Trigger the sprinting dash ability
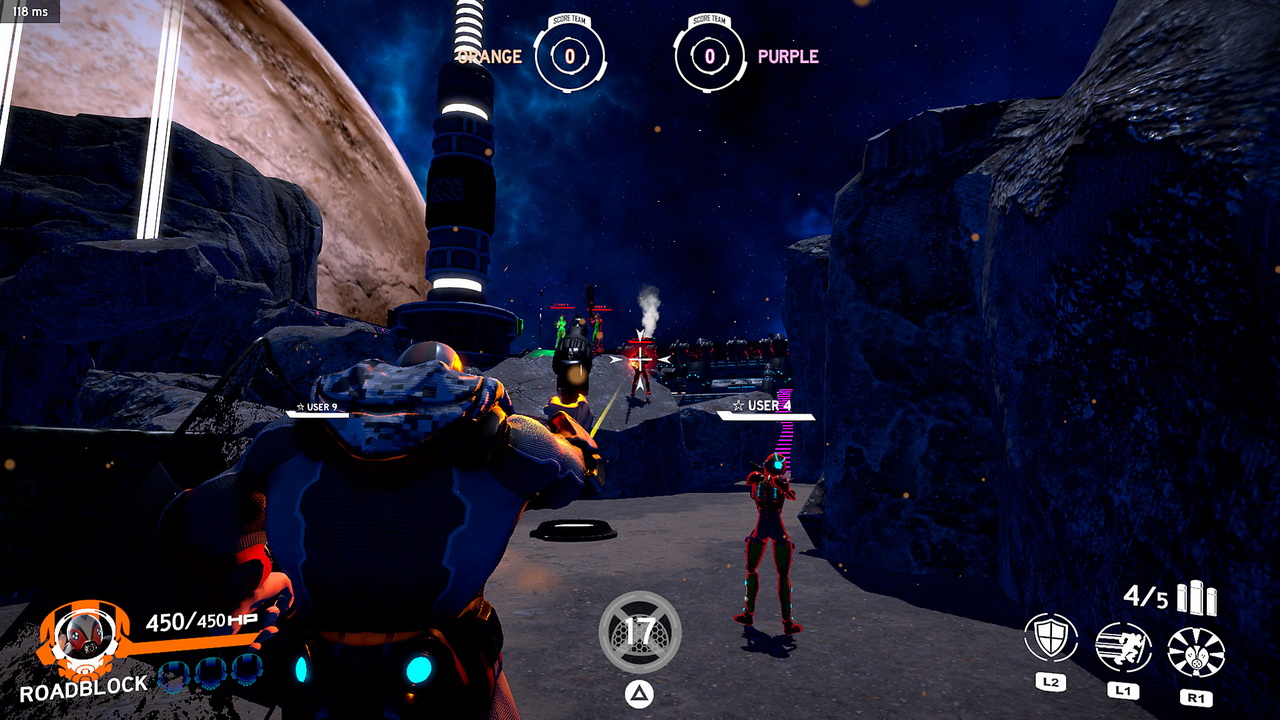This screenshot has height=720, width=1280. [1123, 647]
